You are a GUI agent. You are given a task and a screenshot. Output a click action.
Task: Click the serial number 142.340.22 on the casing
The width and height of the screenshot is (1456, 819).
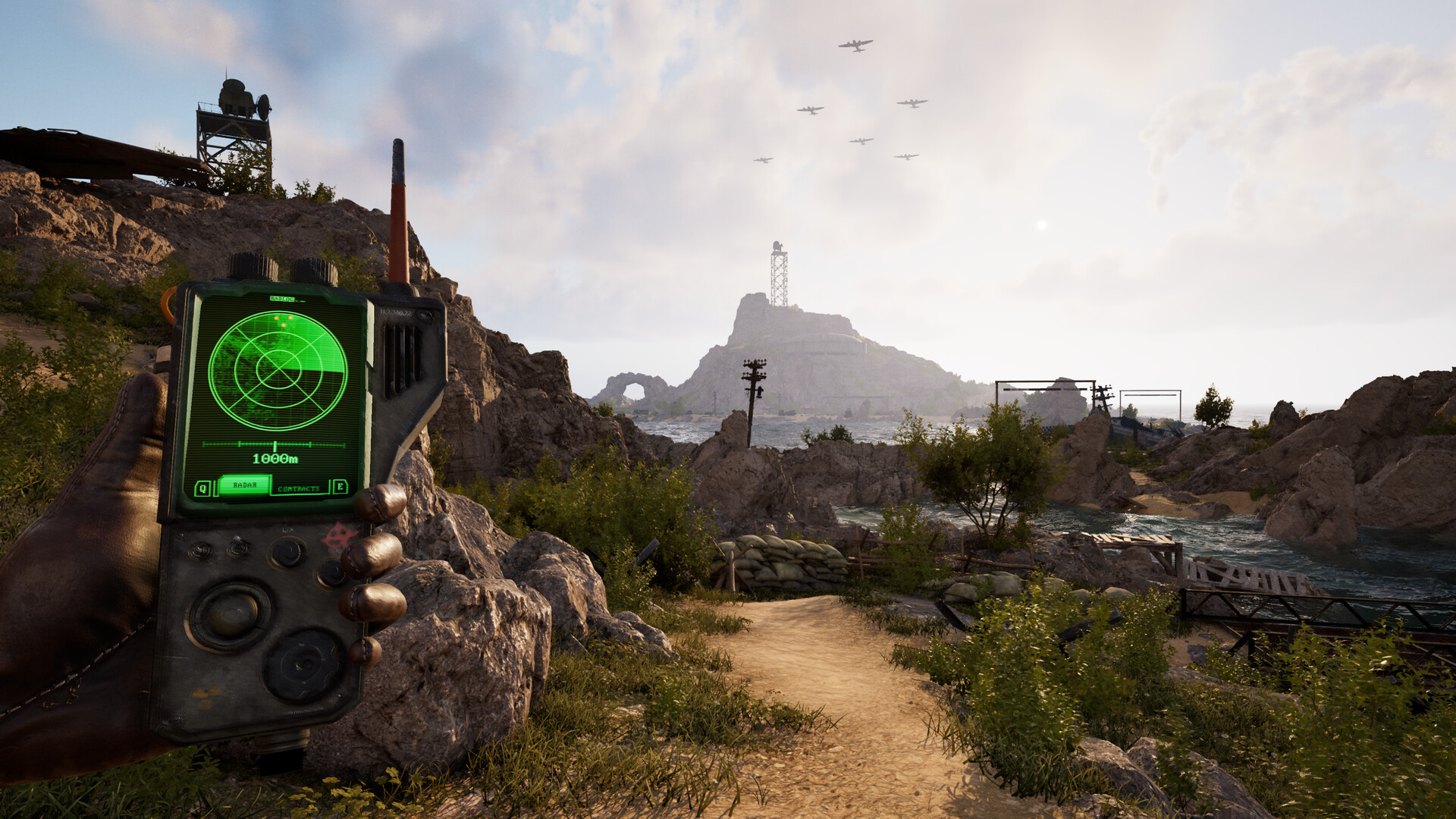(398, 312)
